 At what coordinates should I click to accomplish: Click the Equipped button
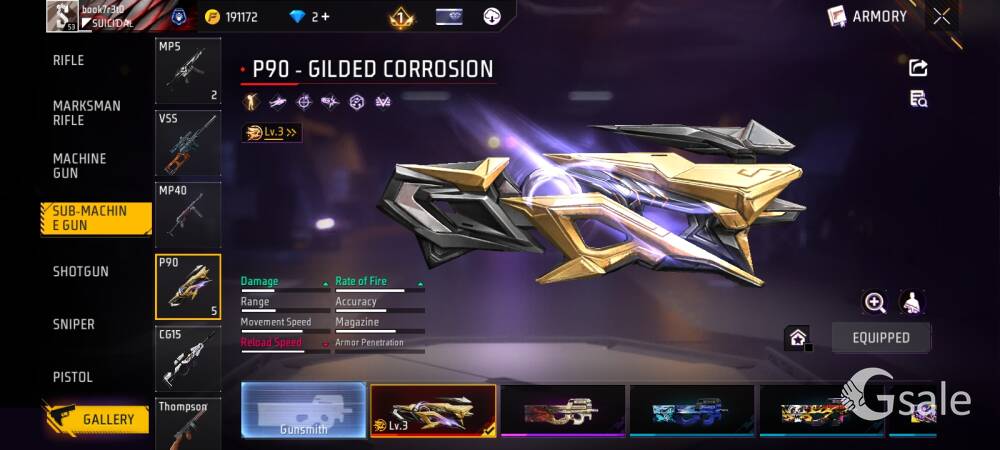coord(881,338)
